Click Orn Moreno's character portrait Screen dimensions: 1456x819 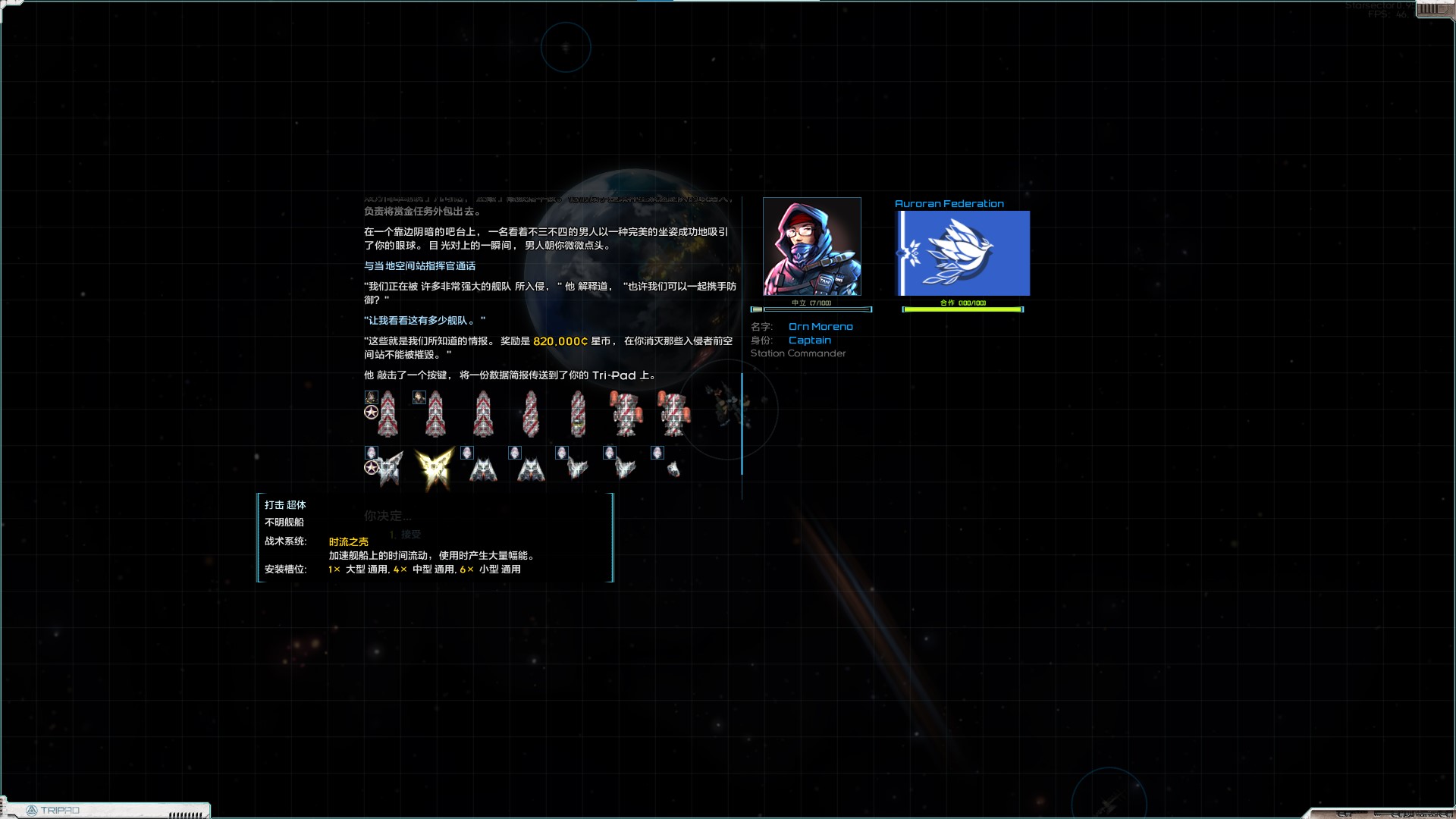click(811, 246)
